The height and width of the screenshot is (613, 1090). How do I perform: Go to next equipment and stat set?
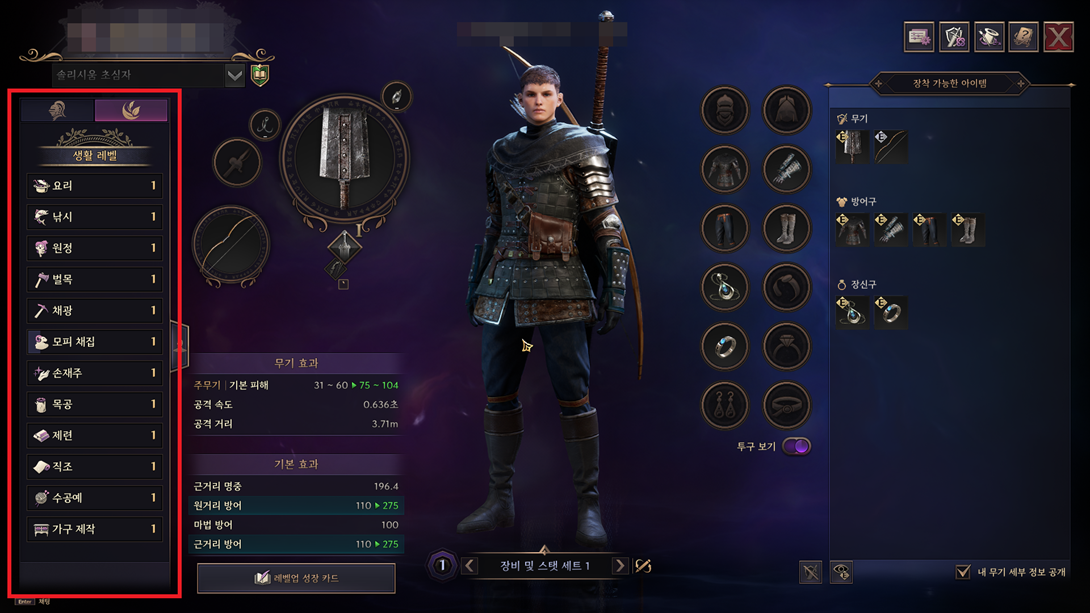click(x=620, y=566)
